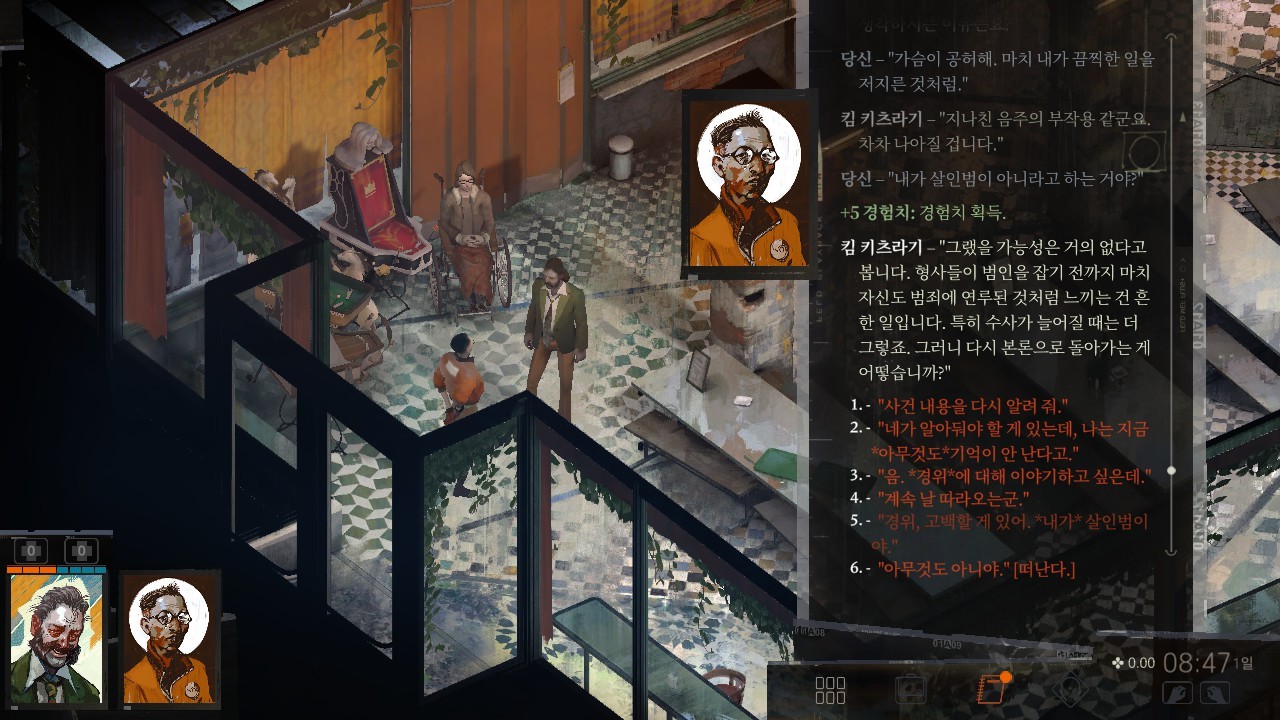The height and width of the screenshot is (720, 1280).
Task: Open the six-square character sheet icon
Action: click(x=830, y=690)
